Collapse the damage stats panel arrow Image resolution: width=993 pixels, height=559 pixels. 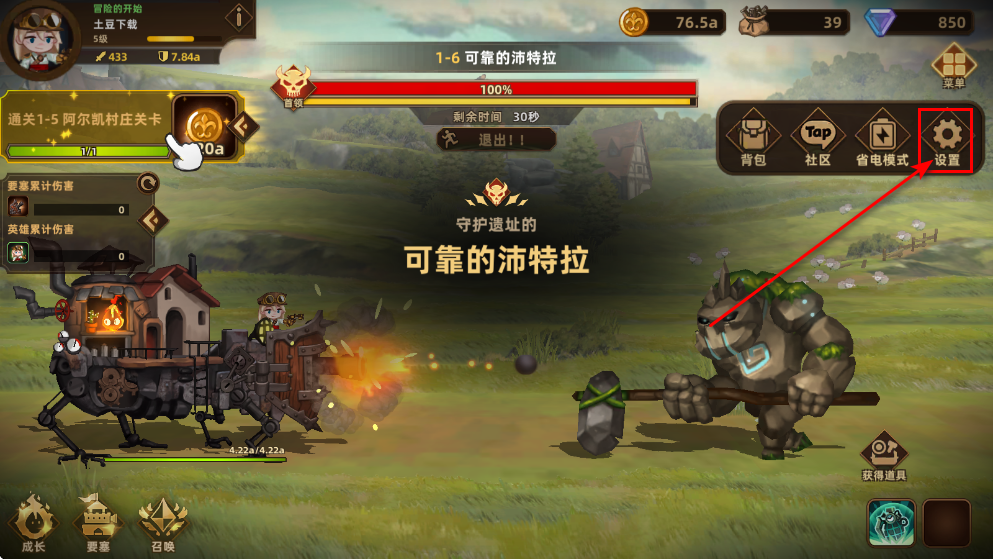[153, 220]
